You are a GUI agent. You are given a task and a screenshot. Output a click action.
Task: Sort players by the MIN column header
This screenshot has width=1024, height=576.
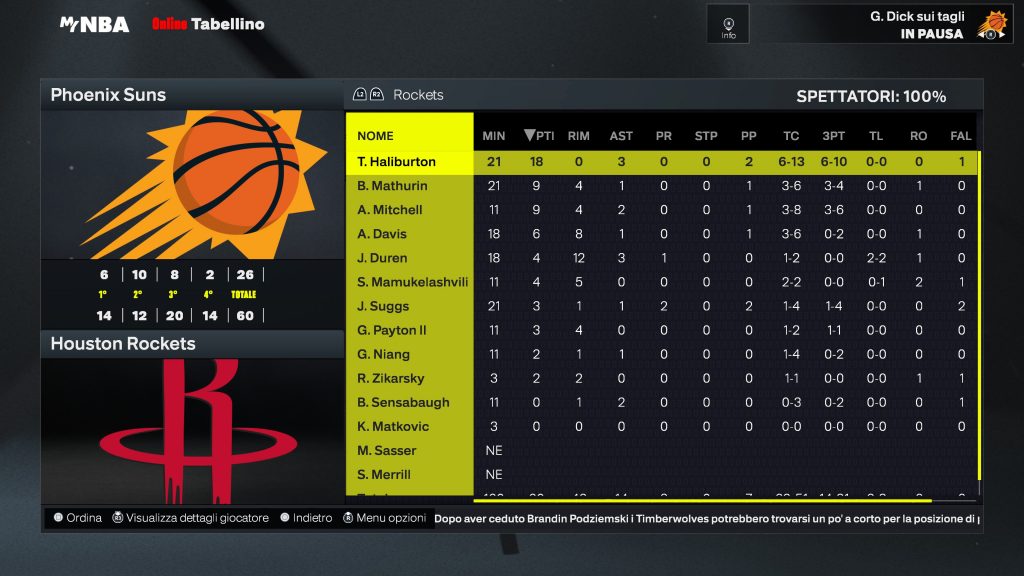494,136
